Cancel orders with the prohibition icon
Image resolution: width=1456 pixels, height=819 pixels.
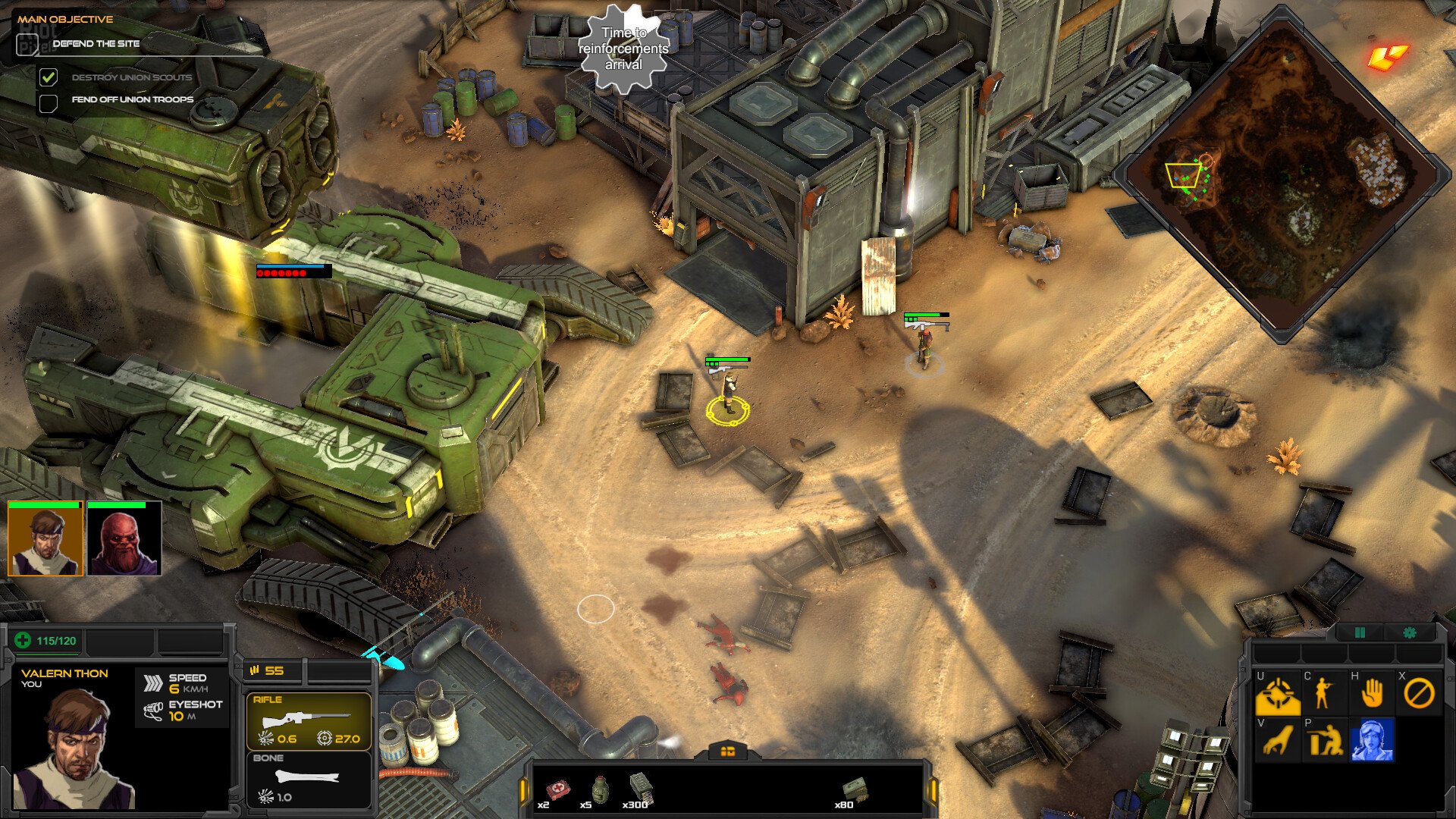click(x=1418, y=692)
